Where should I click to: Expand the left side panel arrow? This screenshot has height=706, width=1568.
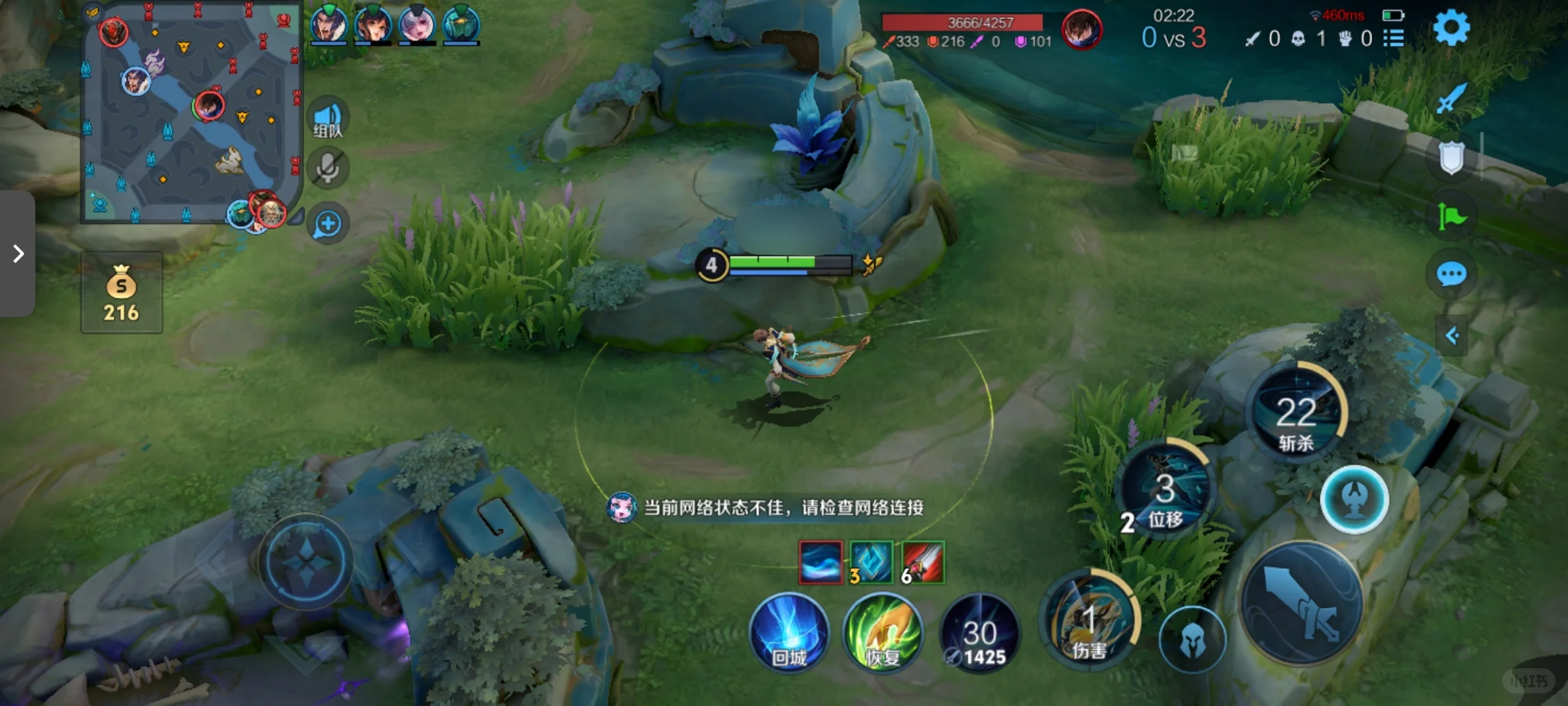18,254
